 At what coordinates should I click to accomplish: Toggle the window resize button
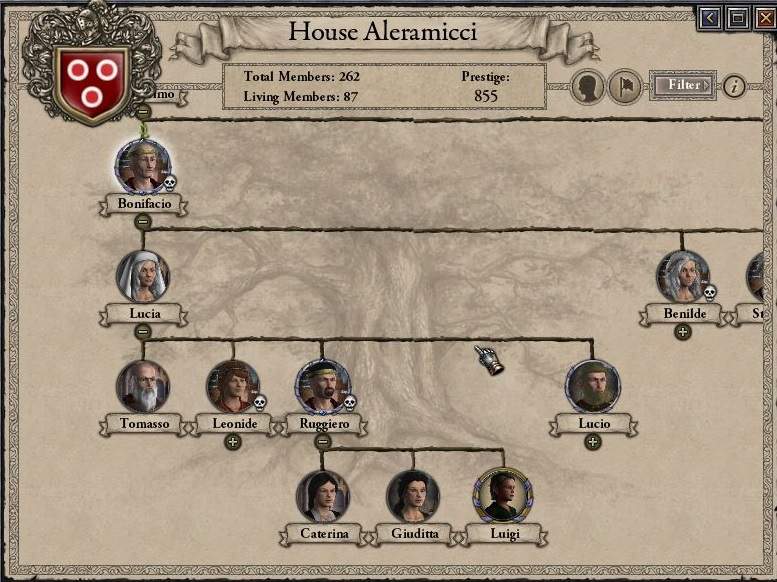(x=738, y=18)
